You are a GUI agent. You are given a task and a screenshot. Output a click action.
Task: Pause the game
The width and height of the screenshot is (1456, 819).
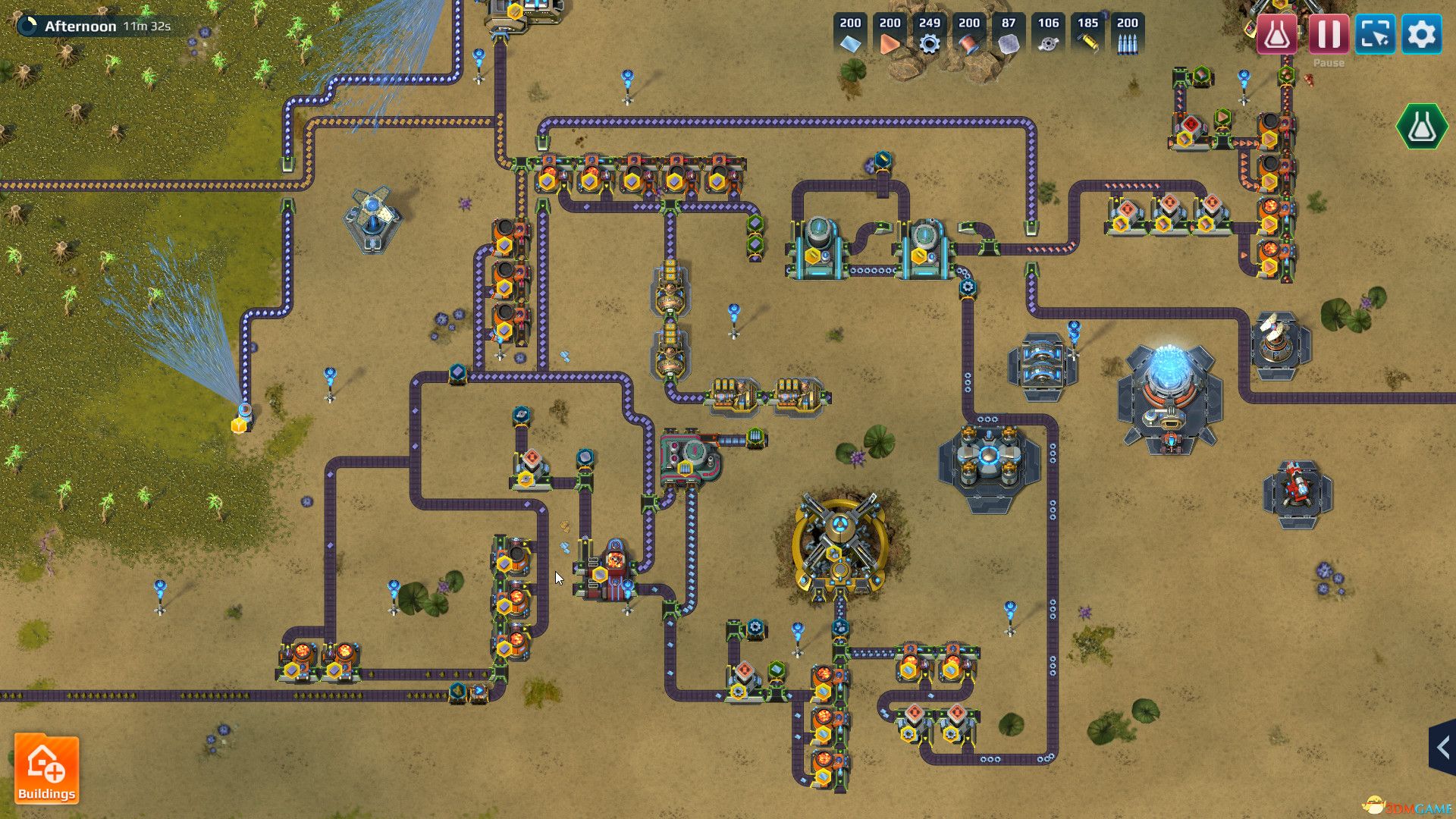click(1329, 35)
